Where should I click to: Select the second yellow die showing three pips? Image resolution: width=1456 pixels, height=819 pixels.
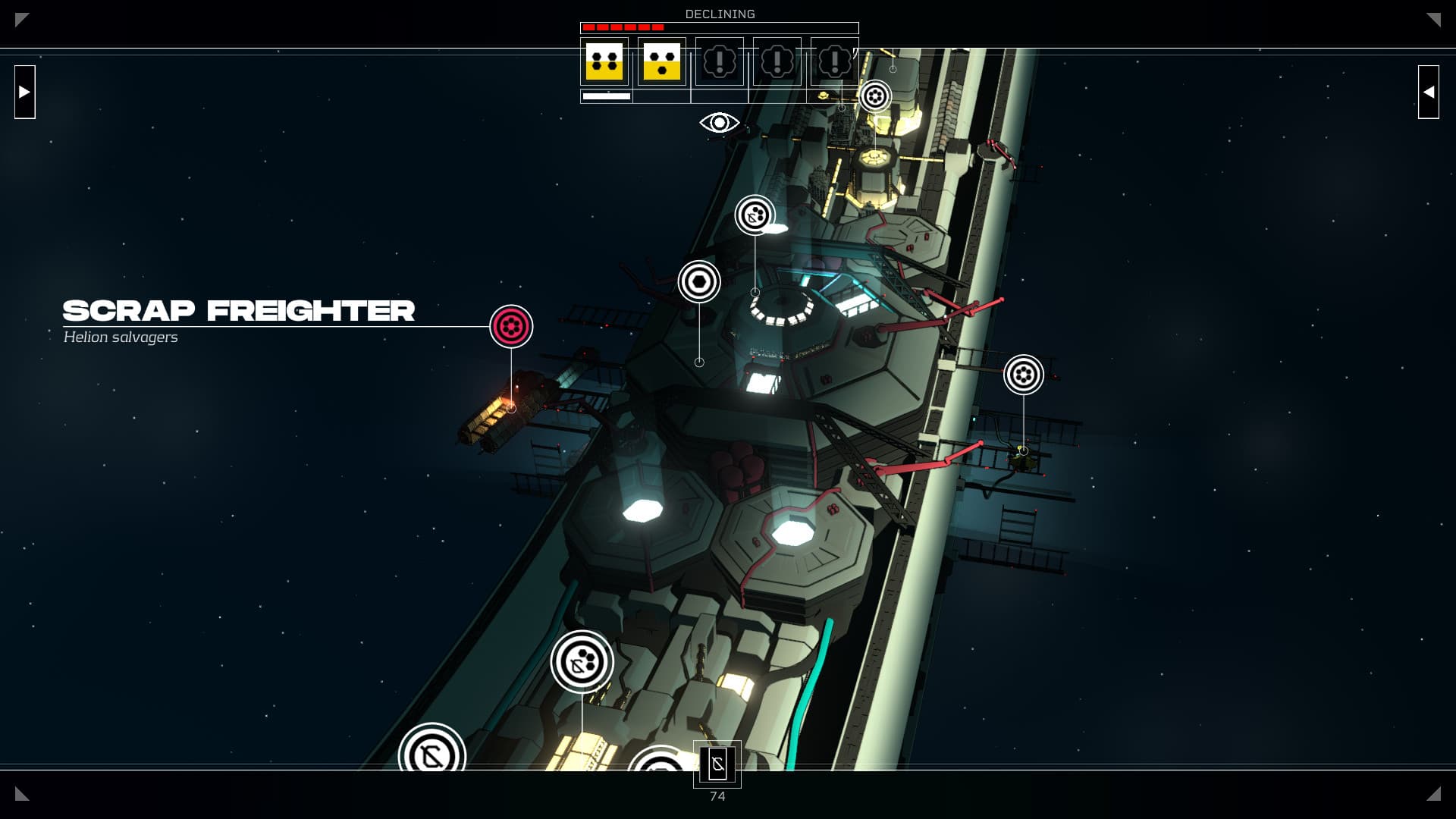click(x=661, y=61)
